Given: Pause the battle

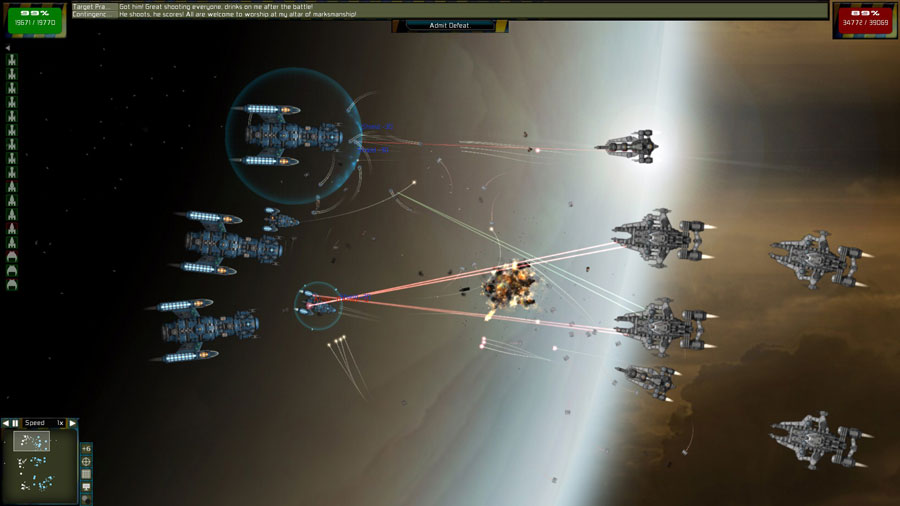Looking at the screenshot, I should point(15,423).
